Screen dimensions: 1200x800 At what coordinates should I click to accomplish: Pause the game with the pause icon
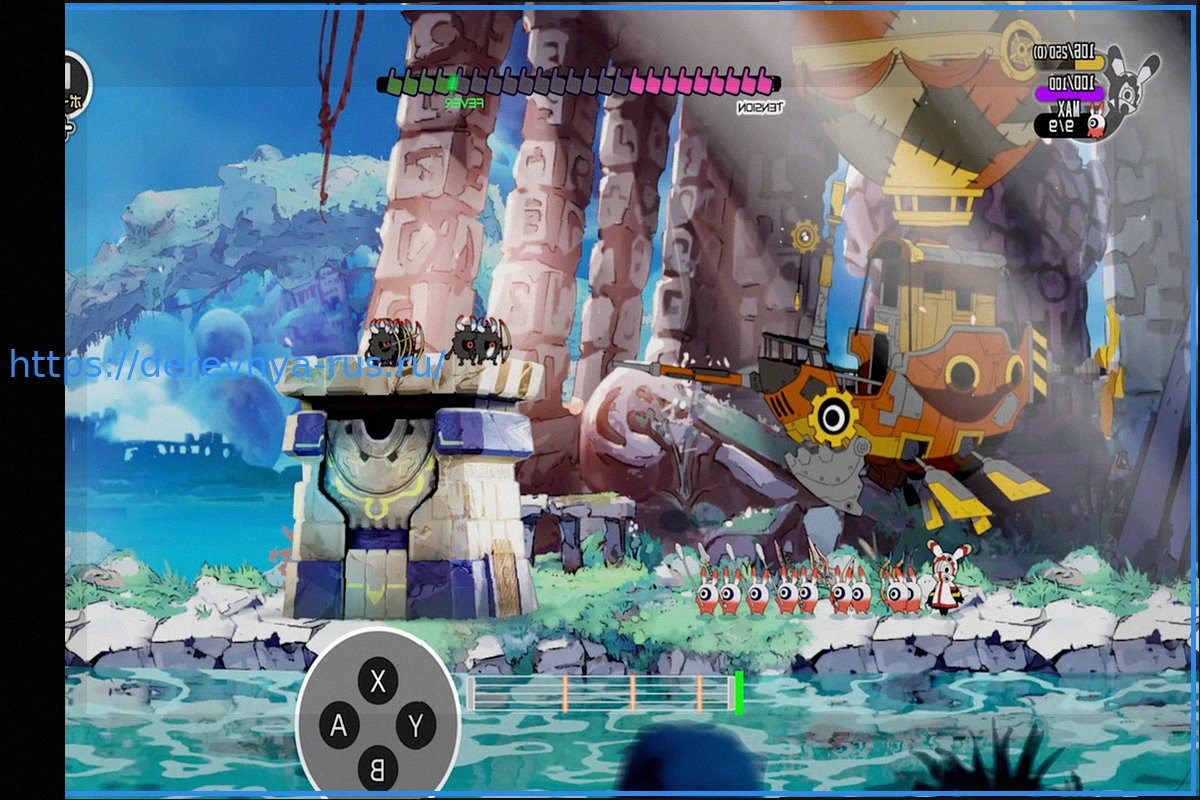(72, 82)
